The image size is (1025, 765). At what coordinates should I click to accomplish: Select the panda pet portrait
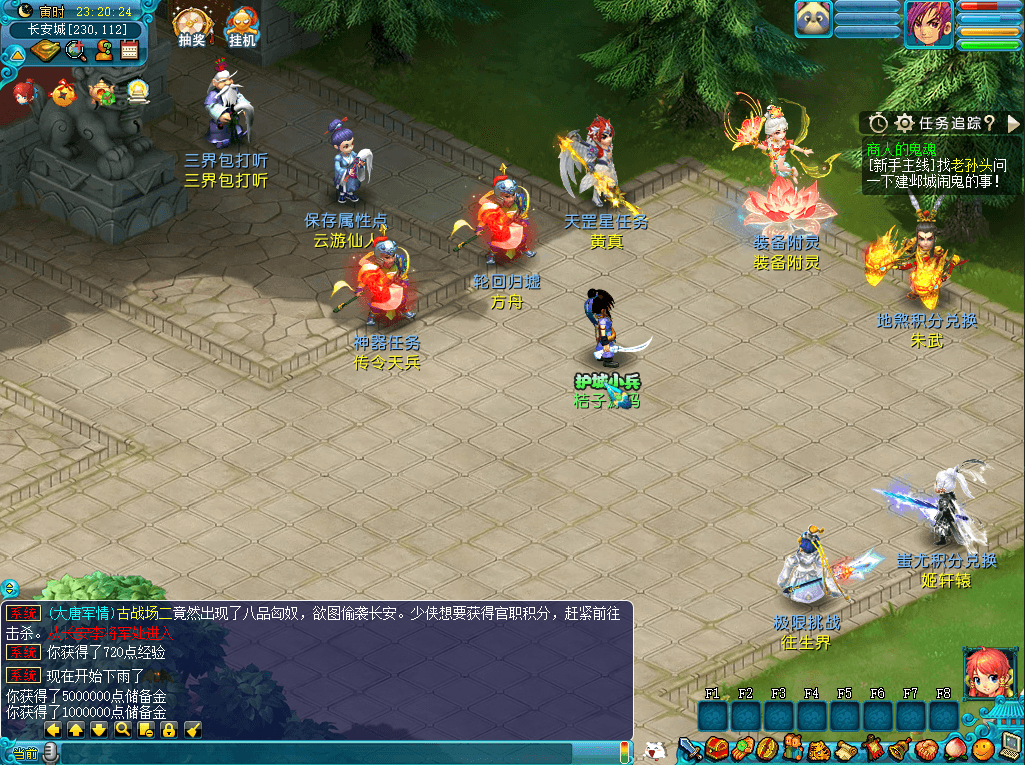point(813,19)
